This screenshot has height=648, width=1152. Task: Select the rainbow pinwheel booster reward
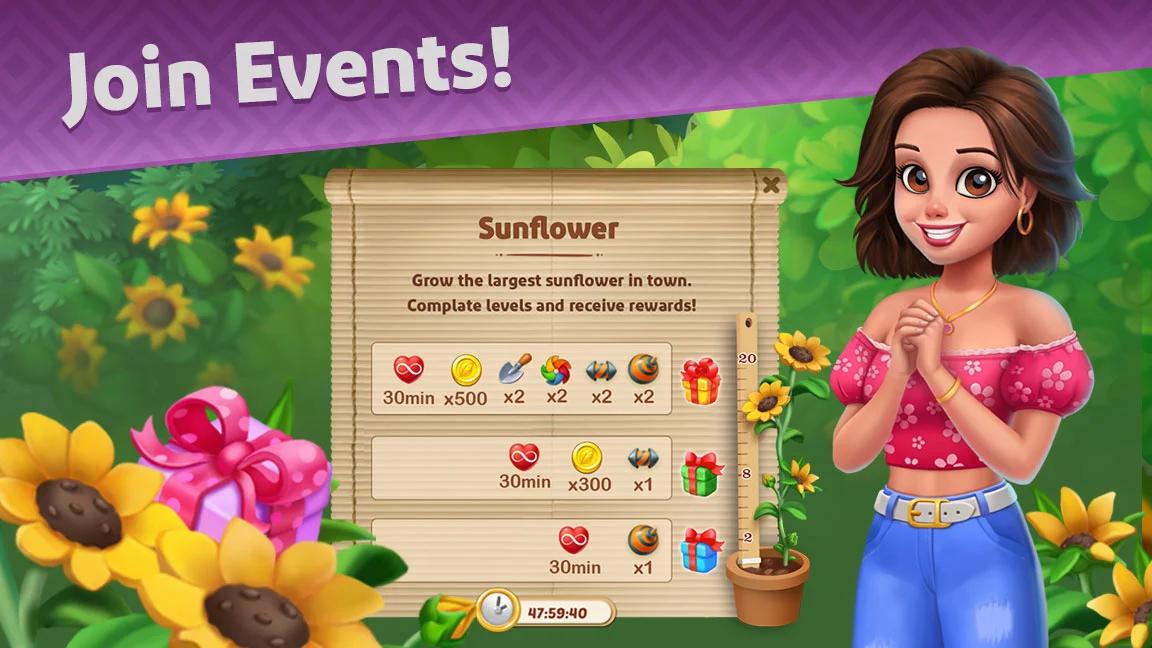(x=556, y=371)
